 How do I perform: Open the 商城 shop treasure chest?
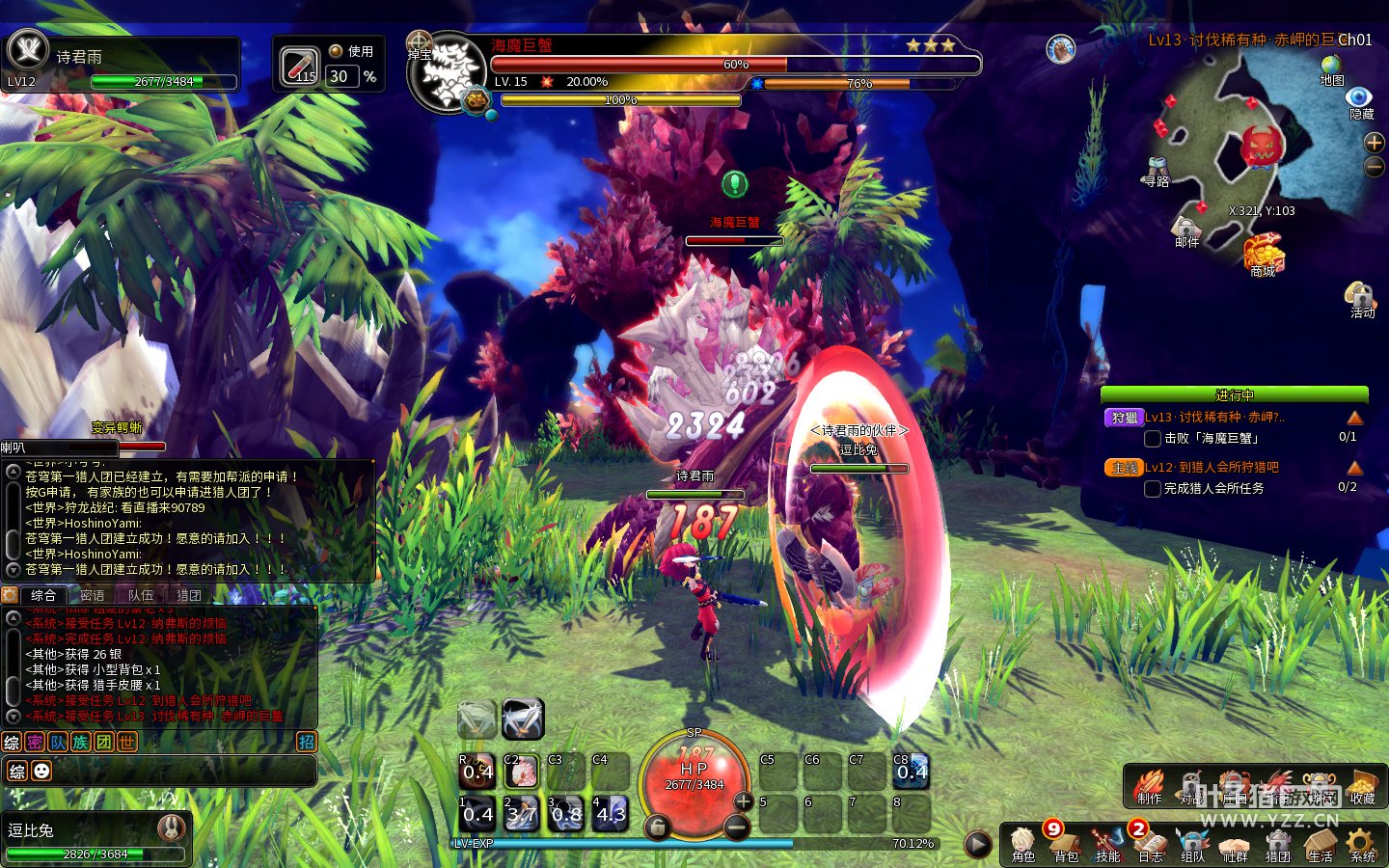[1263, 256]
